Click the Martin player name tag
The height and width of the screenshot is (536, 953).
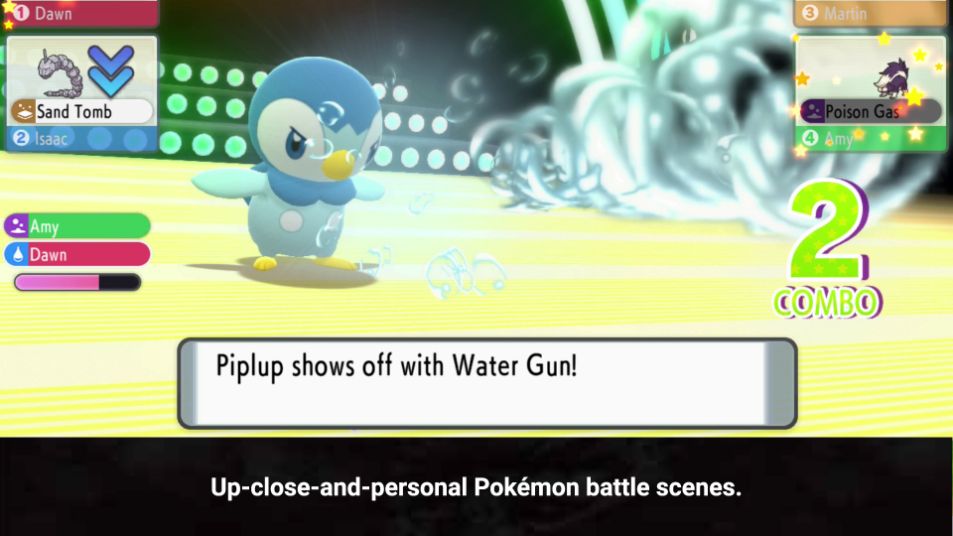869,13
